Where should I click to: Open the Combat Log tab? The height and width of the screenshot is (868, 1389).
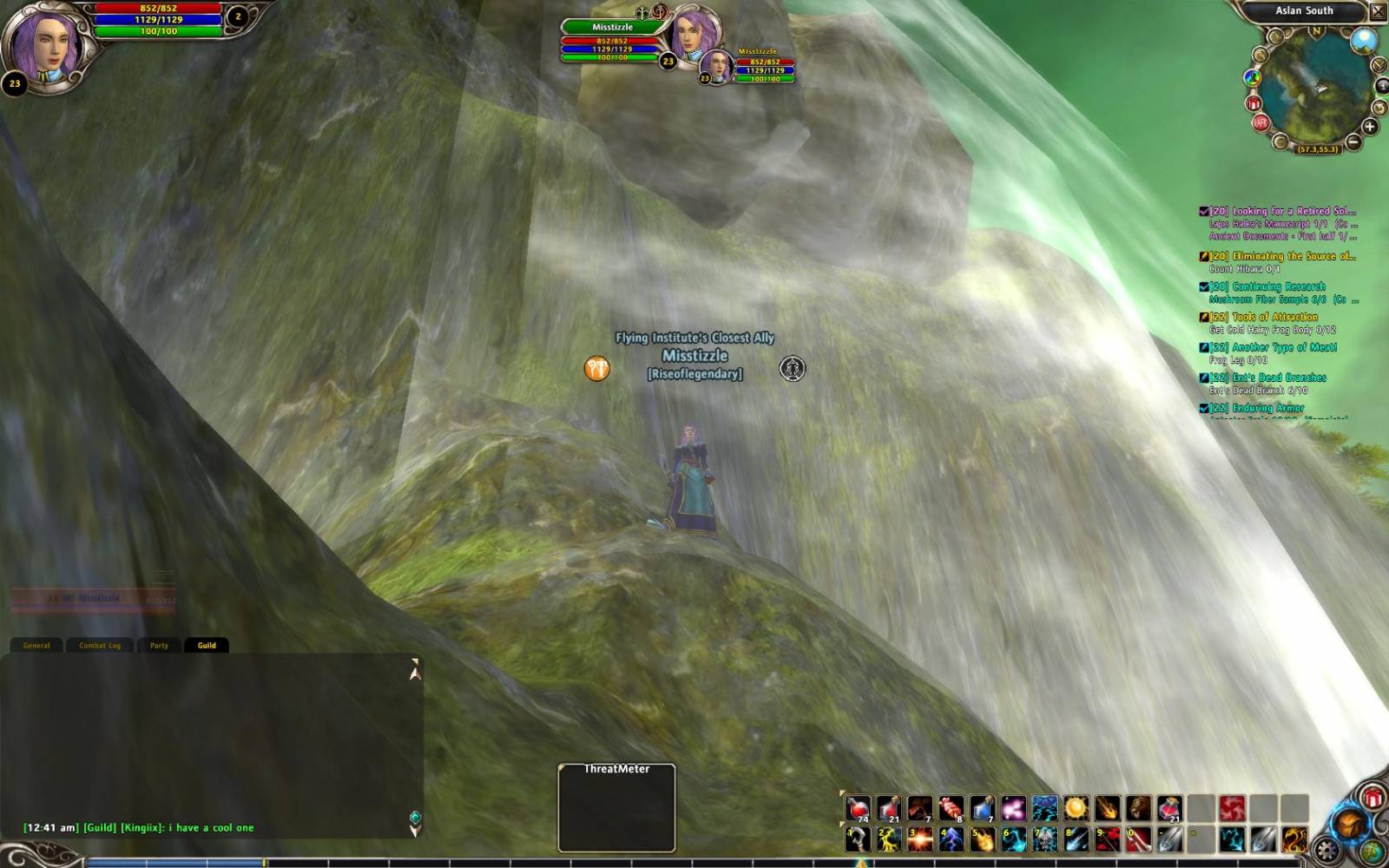tap(100, 645)
